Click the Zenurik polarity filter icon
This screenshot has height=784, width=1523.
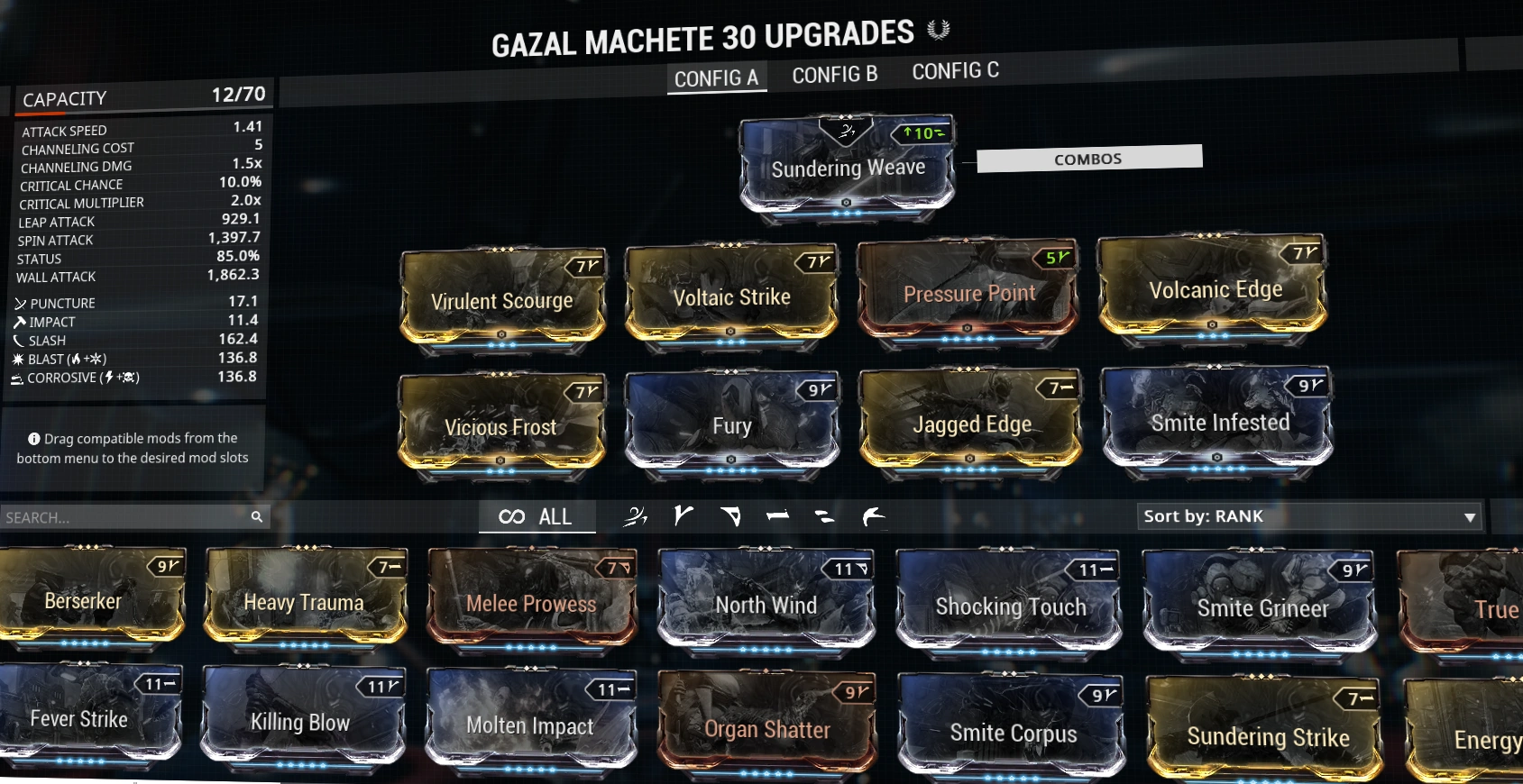(825, 515)
